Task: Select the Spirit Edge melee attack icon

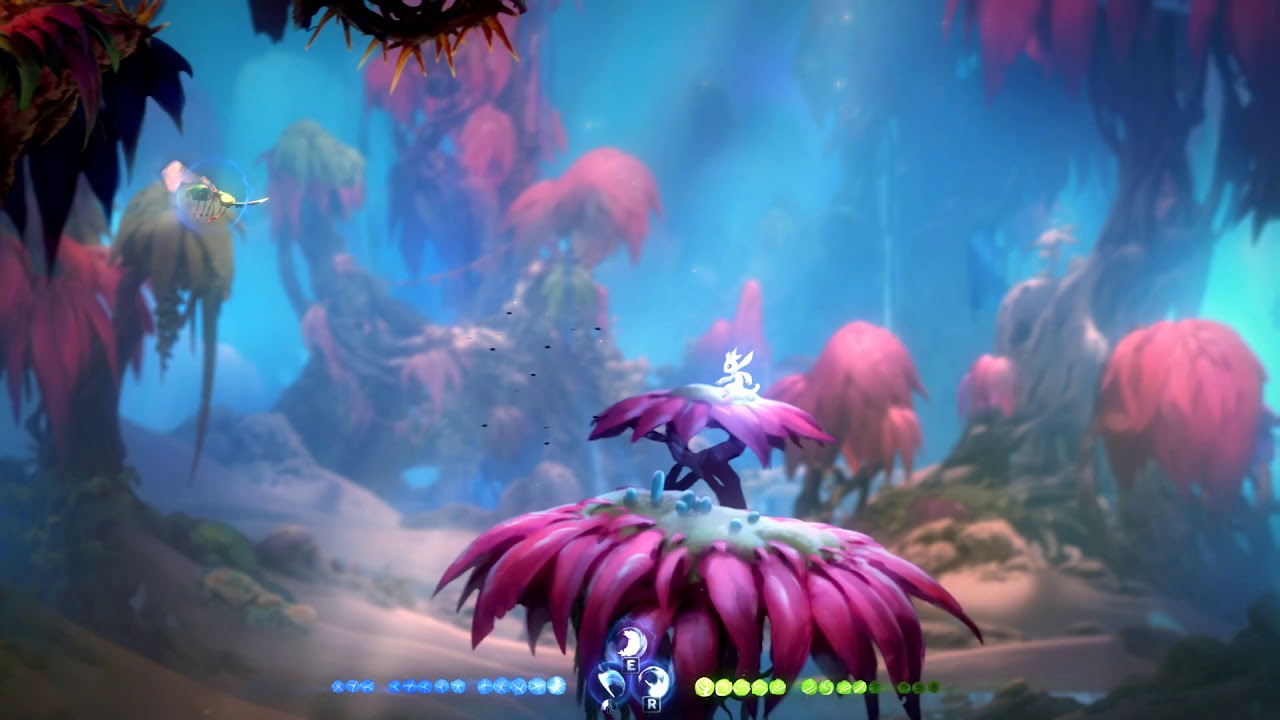Action: [610, 681]
